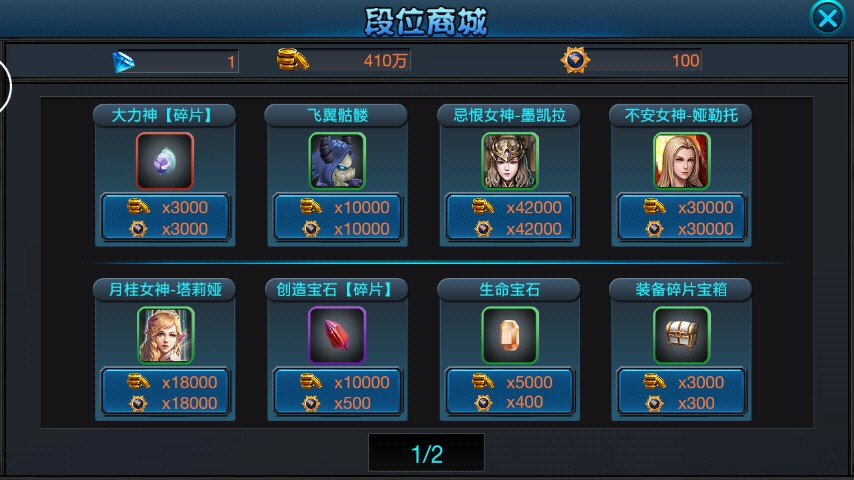Select the 大力神【碎片】 item icon
This screenshot has width=854, height=480.
coord(165,161)
